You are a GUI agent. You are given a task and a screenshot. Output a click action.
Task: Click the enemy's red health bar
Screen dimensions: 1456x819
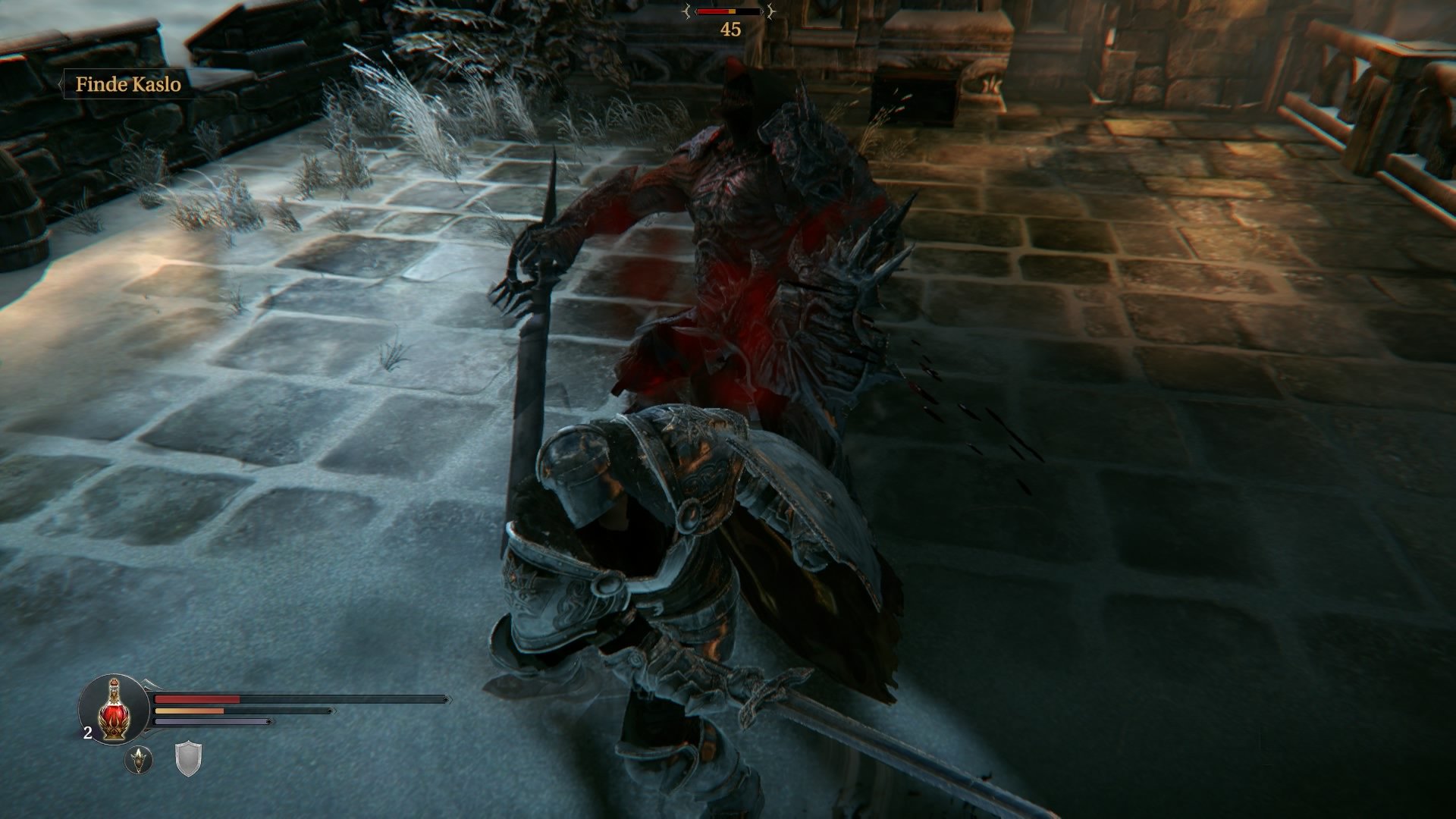point(713,11)
